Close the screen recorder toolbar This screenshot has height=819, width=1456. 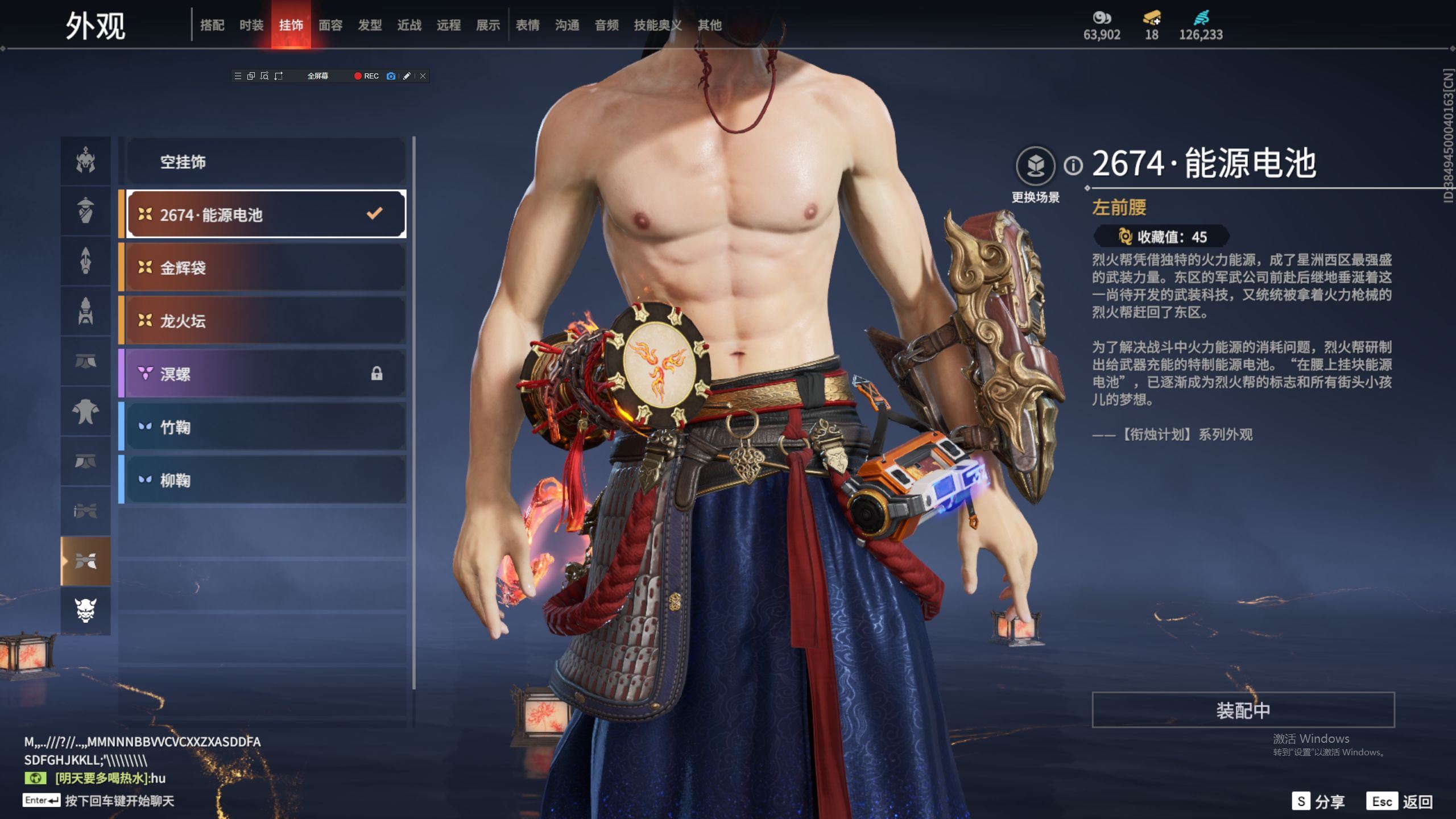point(423,76)
